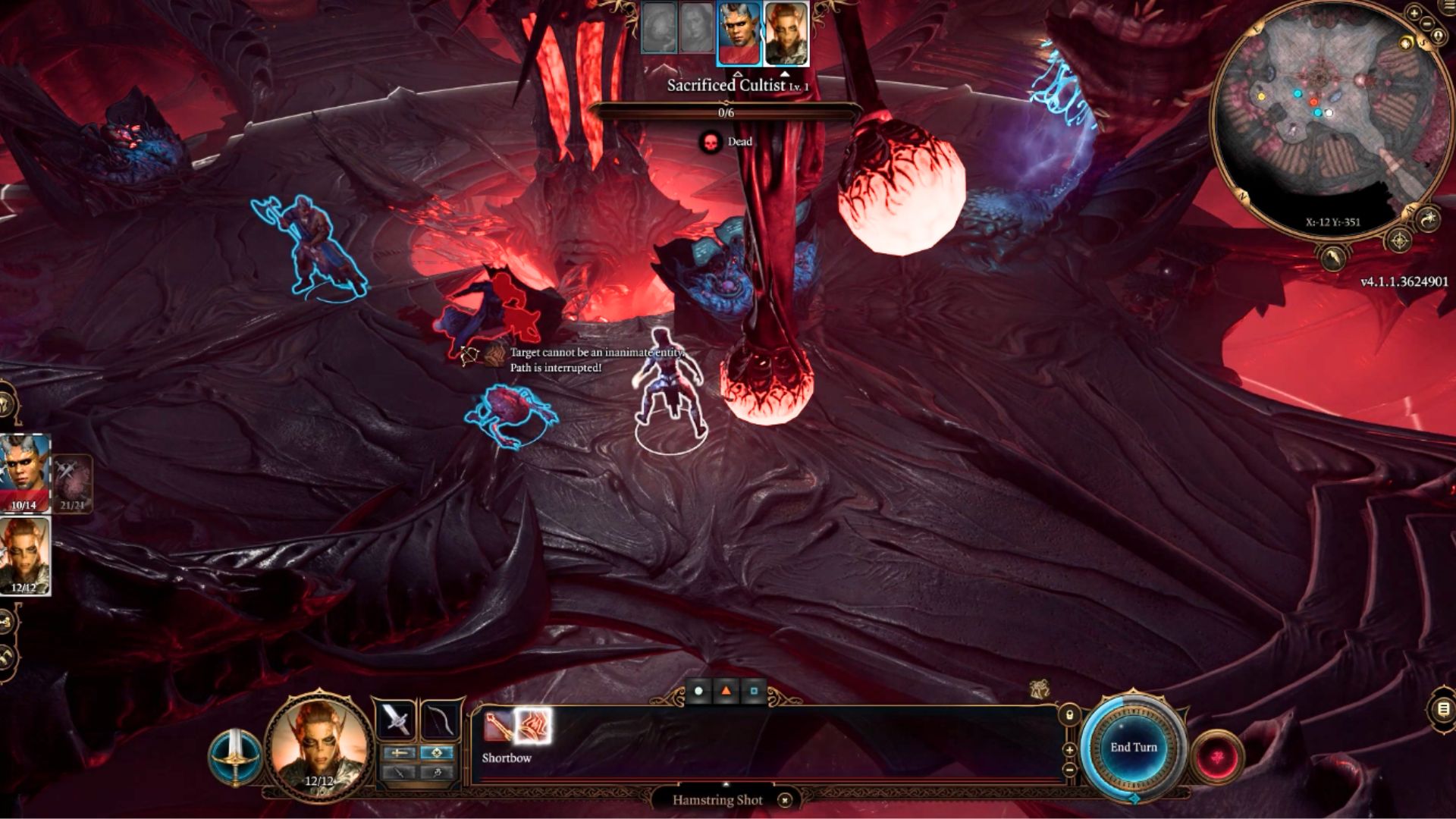
Task: Click the red-haired elf in turn order
Action: (786, 35)
